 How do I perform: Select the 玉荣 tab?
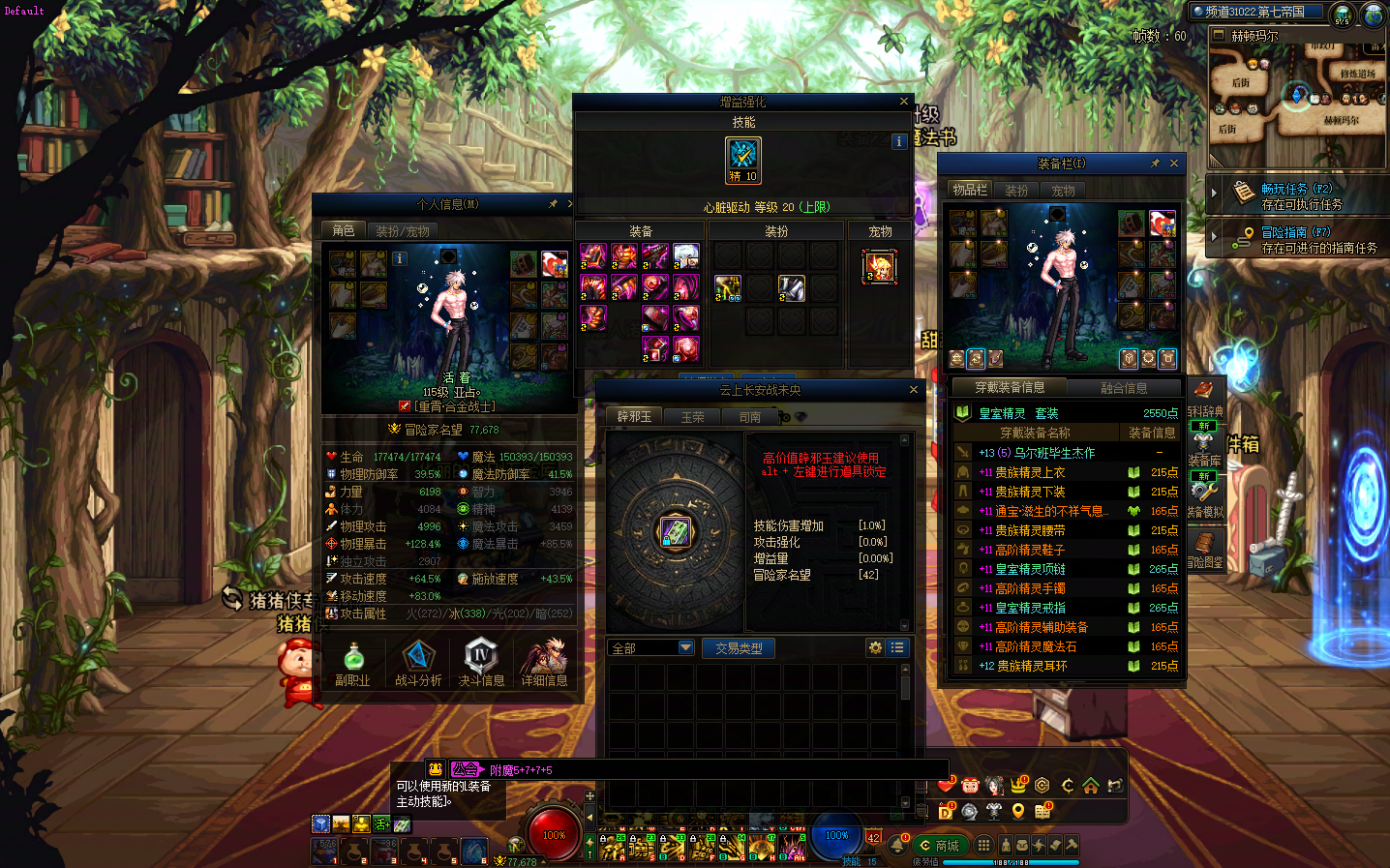[692, 417]
